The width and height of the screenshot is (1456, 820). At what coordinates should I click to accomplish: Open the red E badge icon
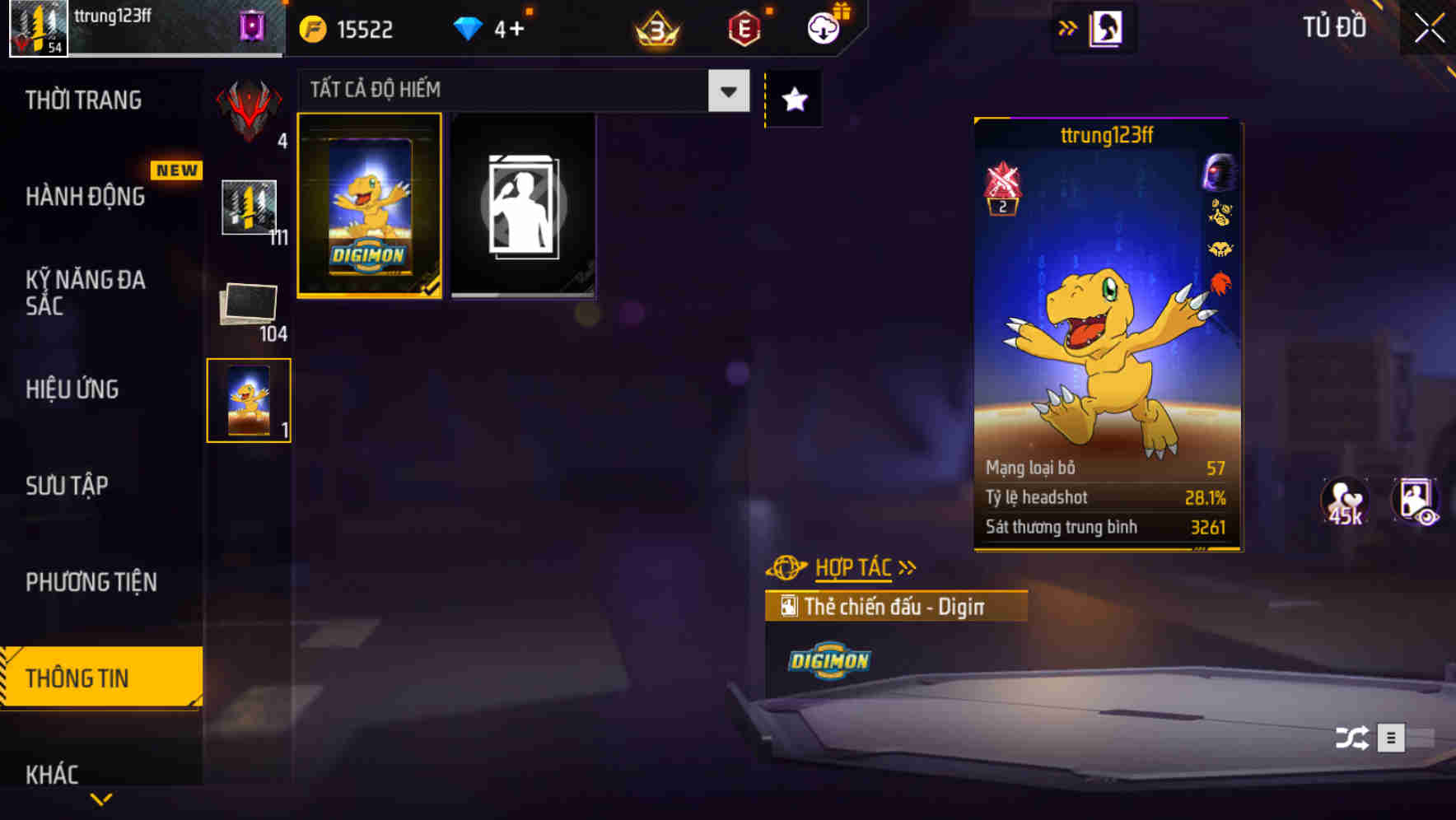pos(742,28)
